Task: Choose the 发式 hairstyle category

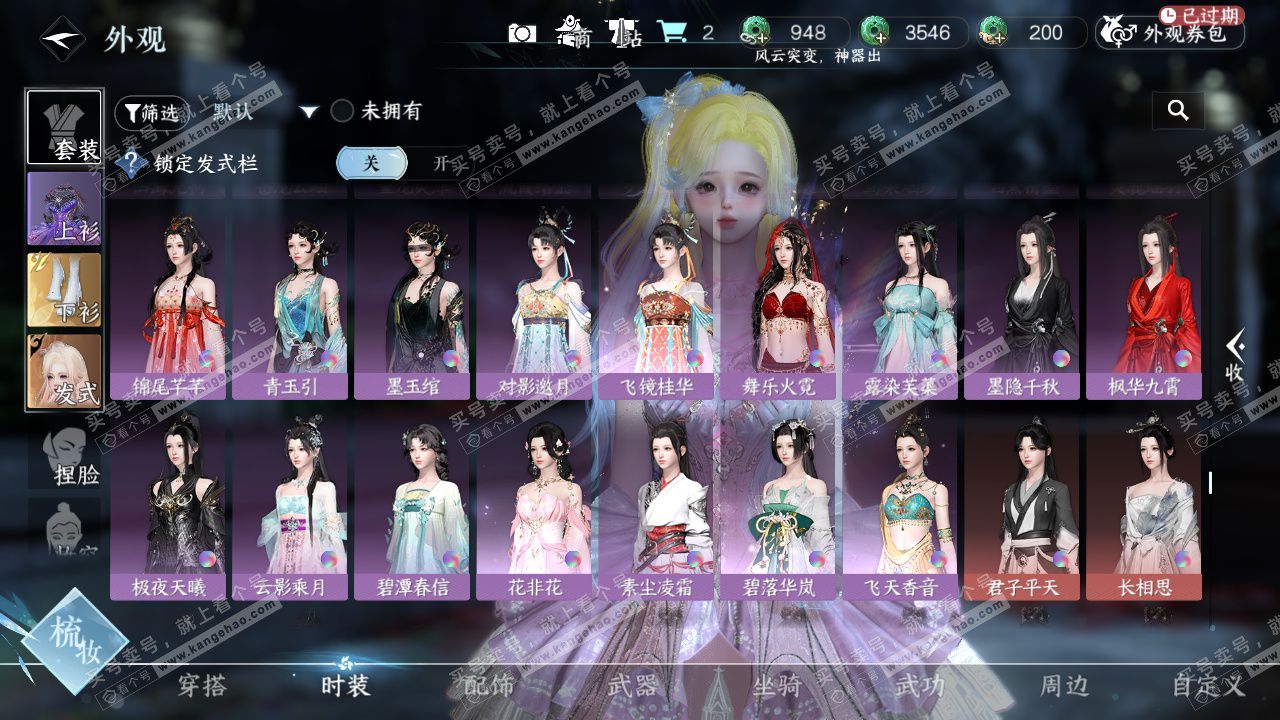Action: pyautogui.click(x=64, y=371)
